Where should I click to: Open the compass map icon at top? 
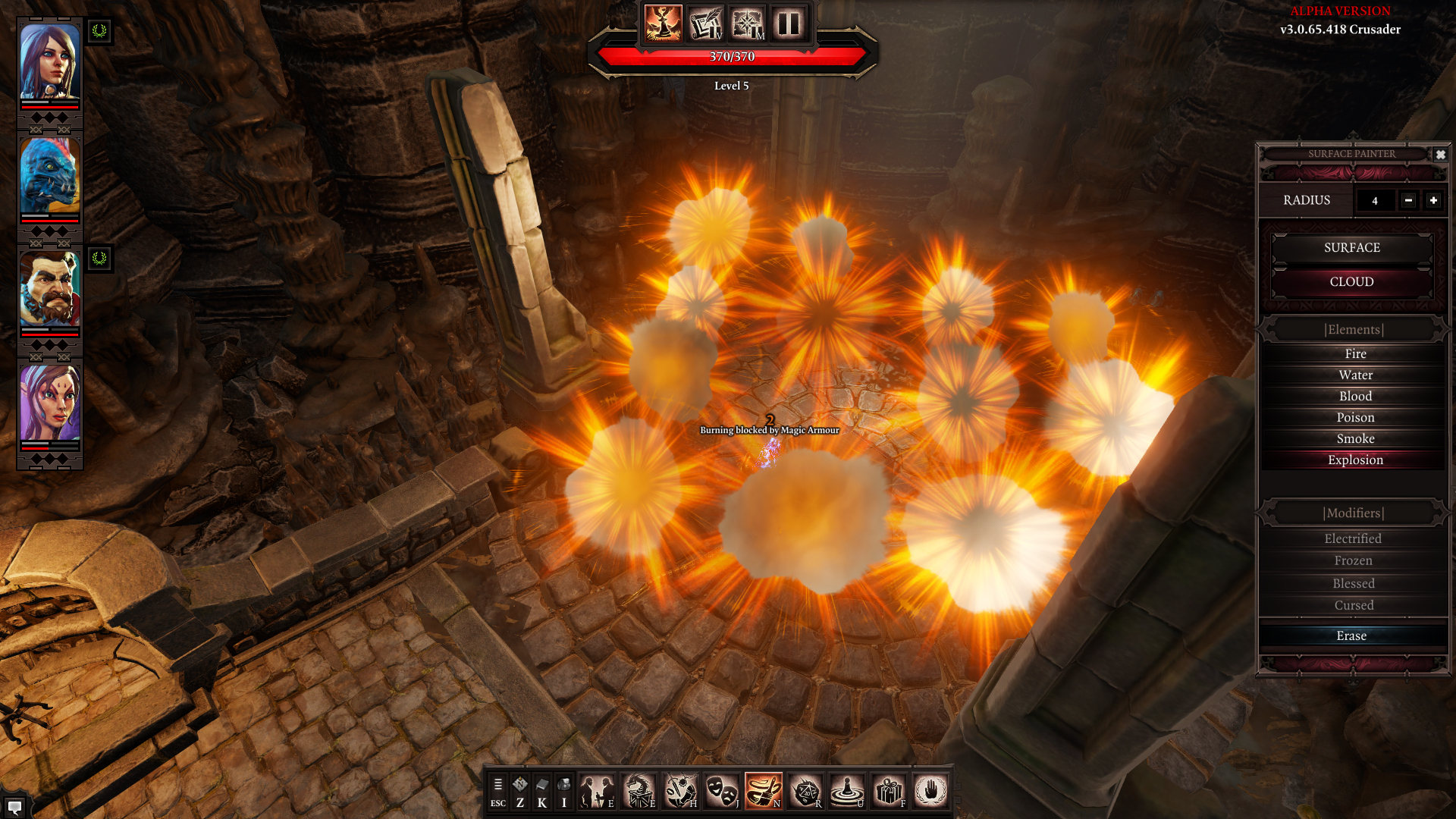click(747, 24)
